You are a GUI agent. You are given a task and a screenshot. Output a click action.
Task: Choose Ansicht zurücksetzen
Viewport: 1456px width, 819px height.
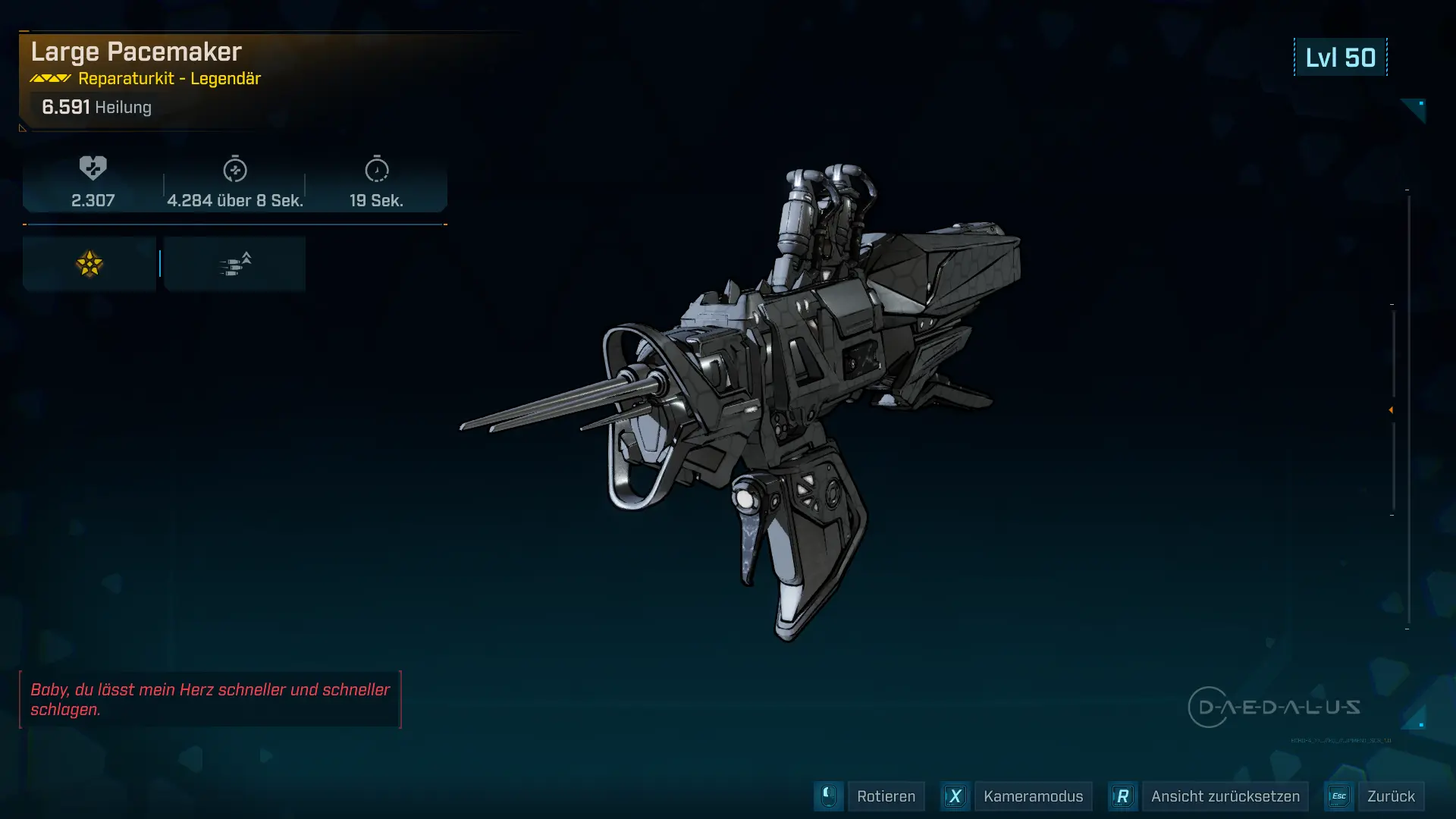(1224, 796)
